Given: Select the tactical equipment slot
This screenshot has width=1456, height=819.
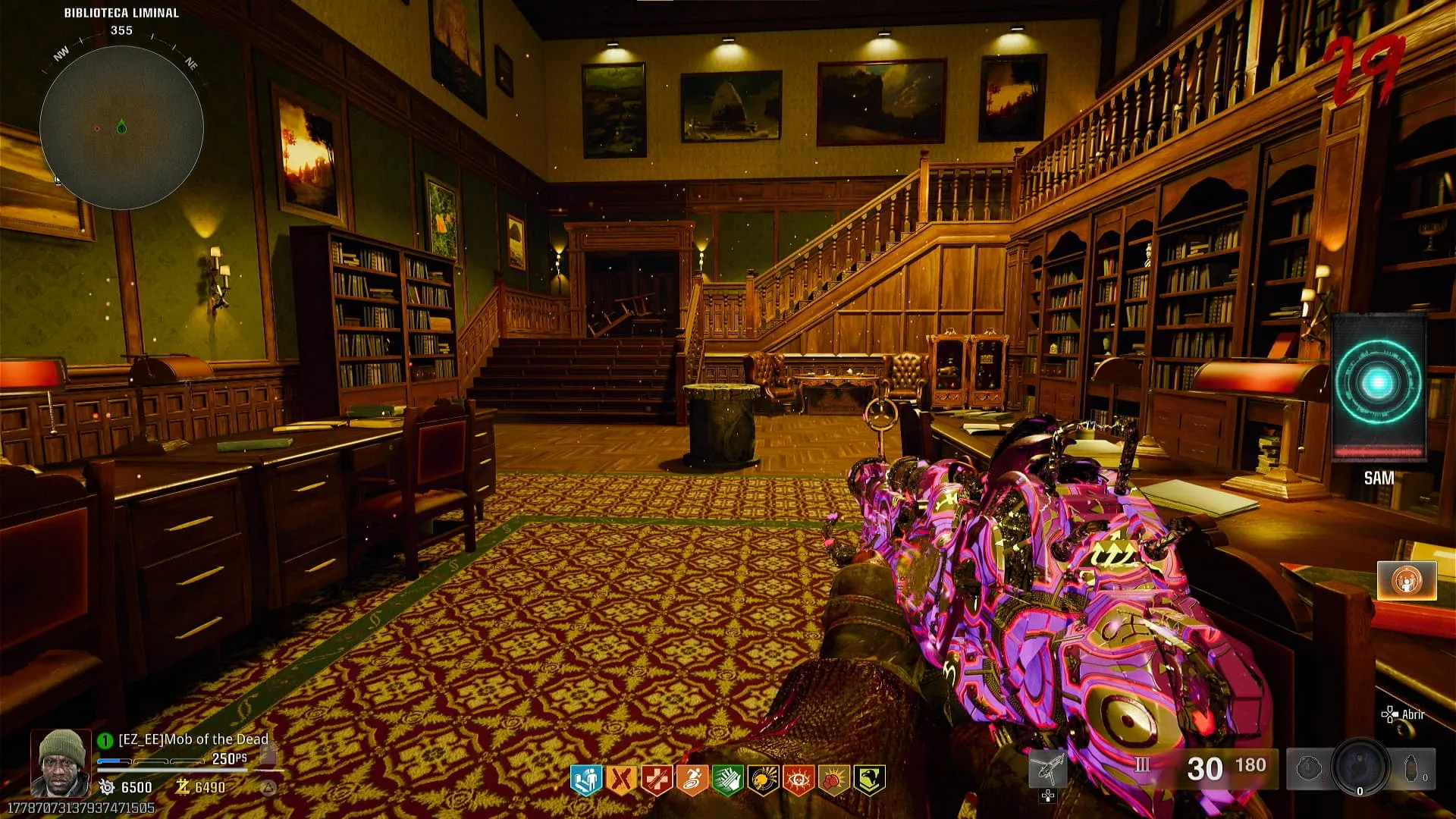Looking at the screenshot, I should click(1310, 768).
